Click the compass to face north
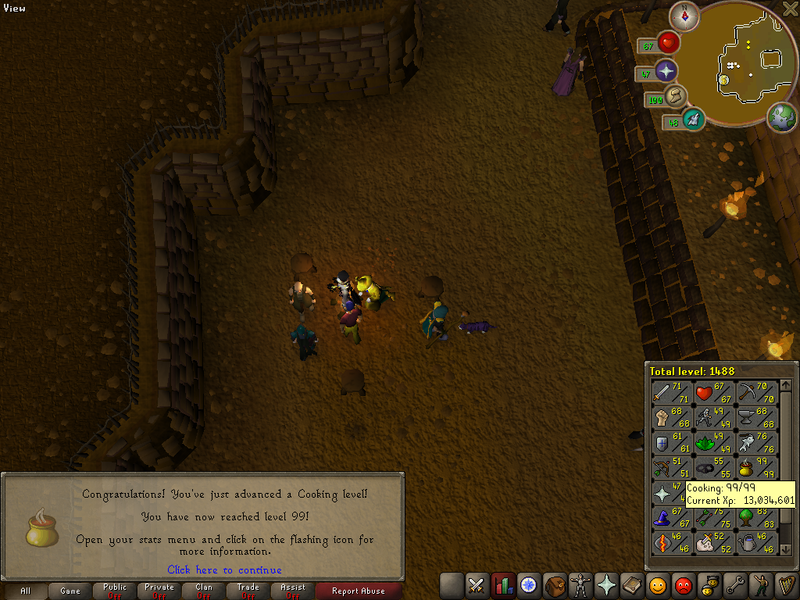The image size is (800, 600). [688, 14]
